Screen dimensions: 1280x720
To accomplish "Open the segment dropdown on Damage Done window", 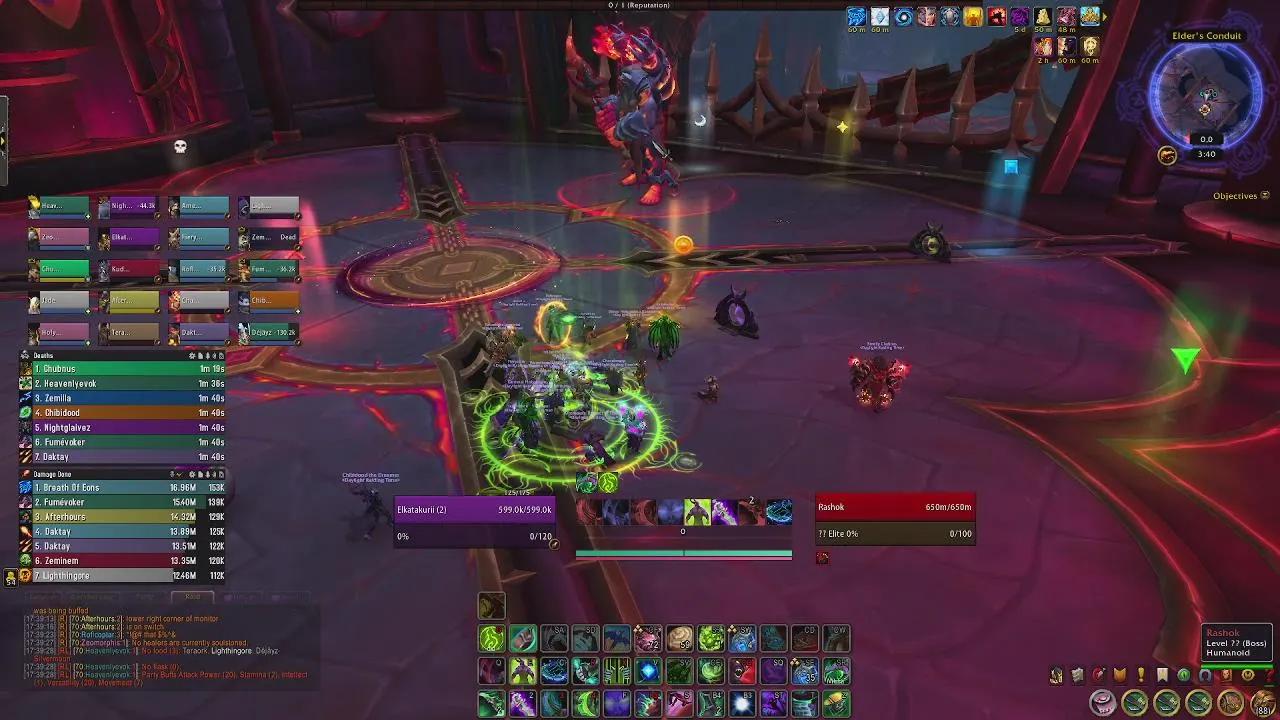I will pyautogui.click(x=180, y=473).
